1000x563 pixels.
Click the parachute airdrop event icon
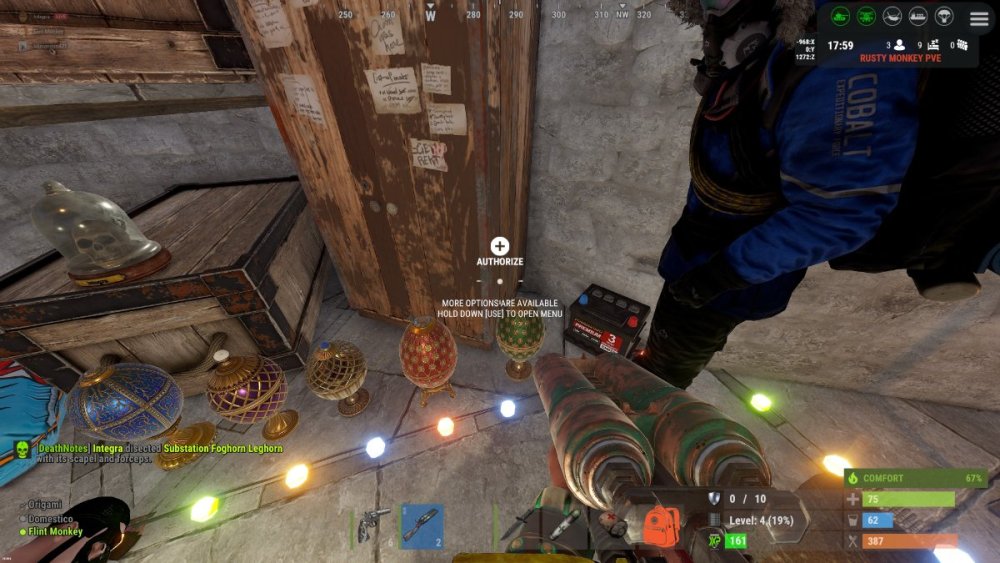pos(945,16)
